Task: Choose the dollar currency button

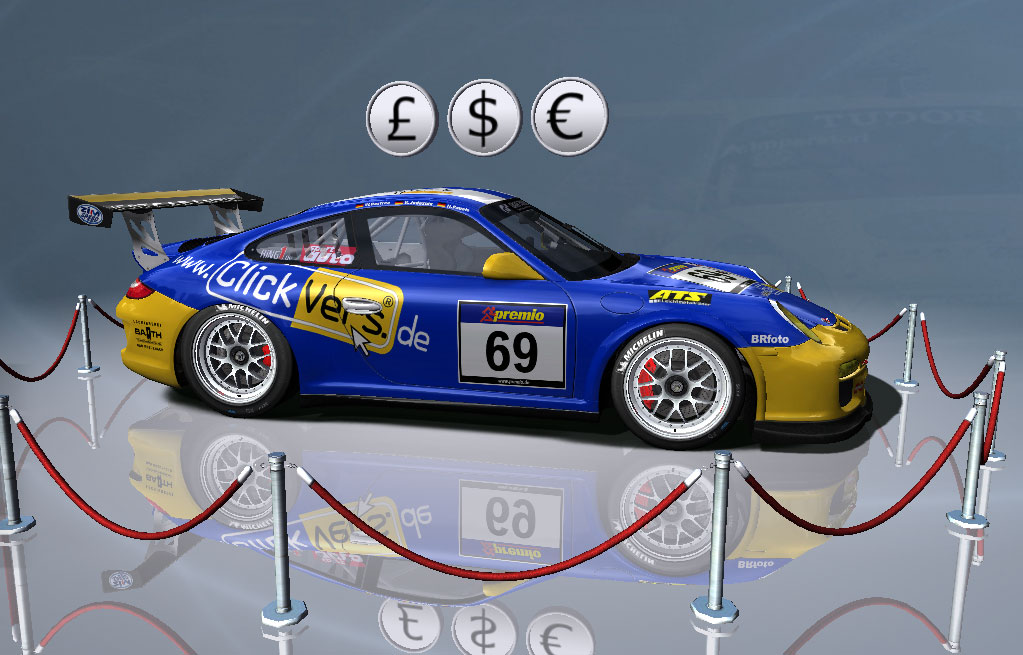Action: click(485, 118)
